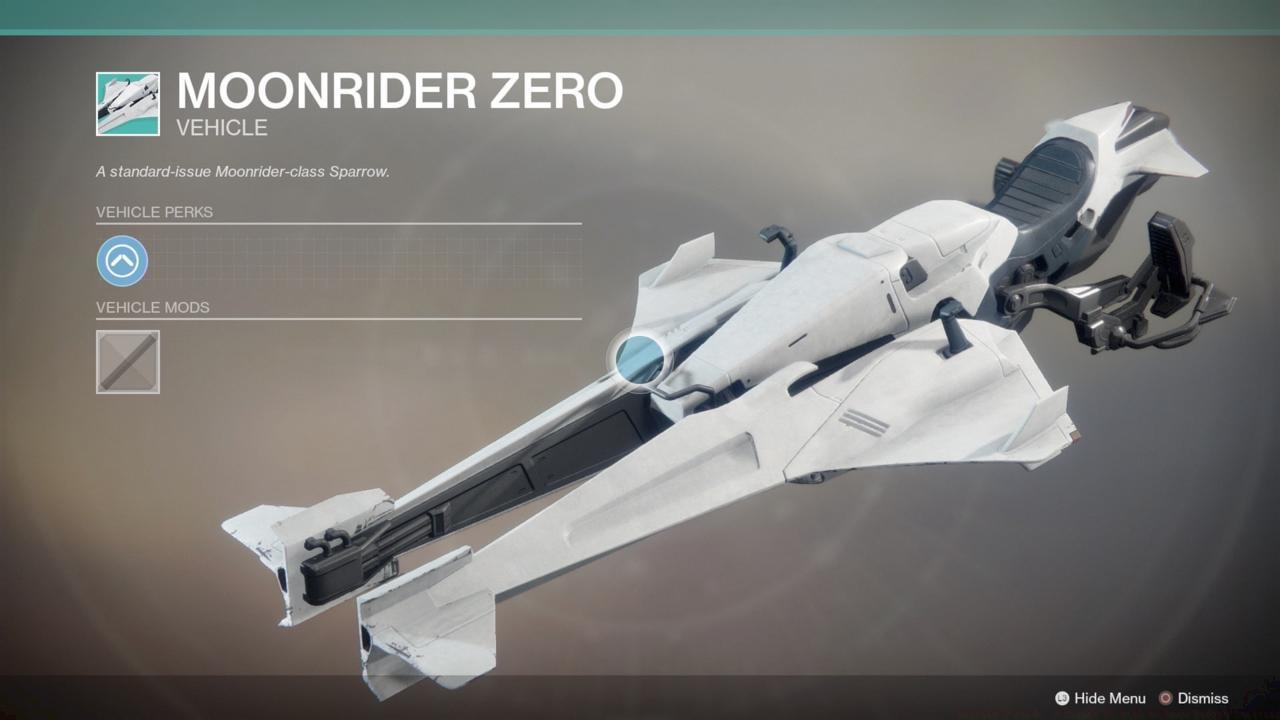Click the Moonrider Zero item thumbnail
The width and height of the screenshot is (1280, 720).
[x=127, y=104]
